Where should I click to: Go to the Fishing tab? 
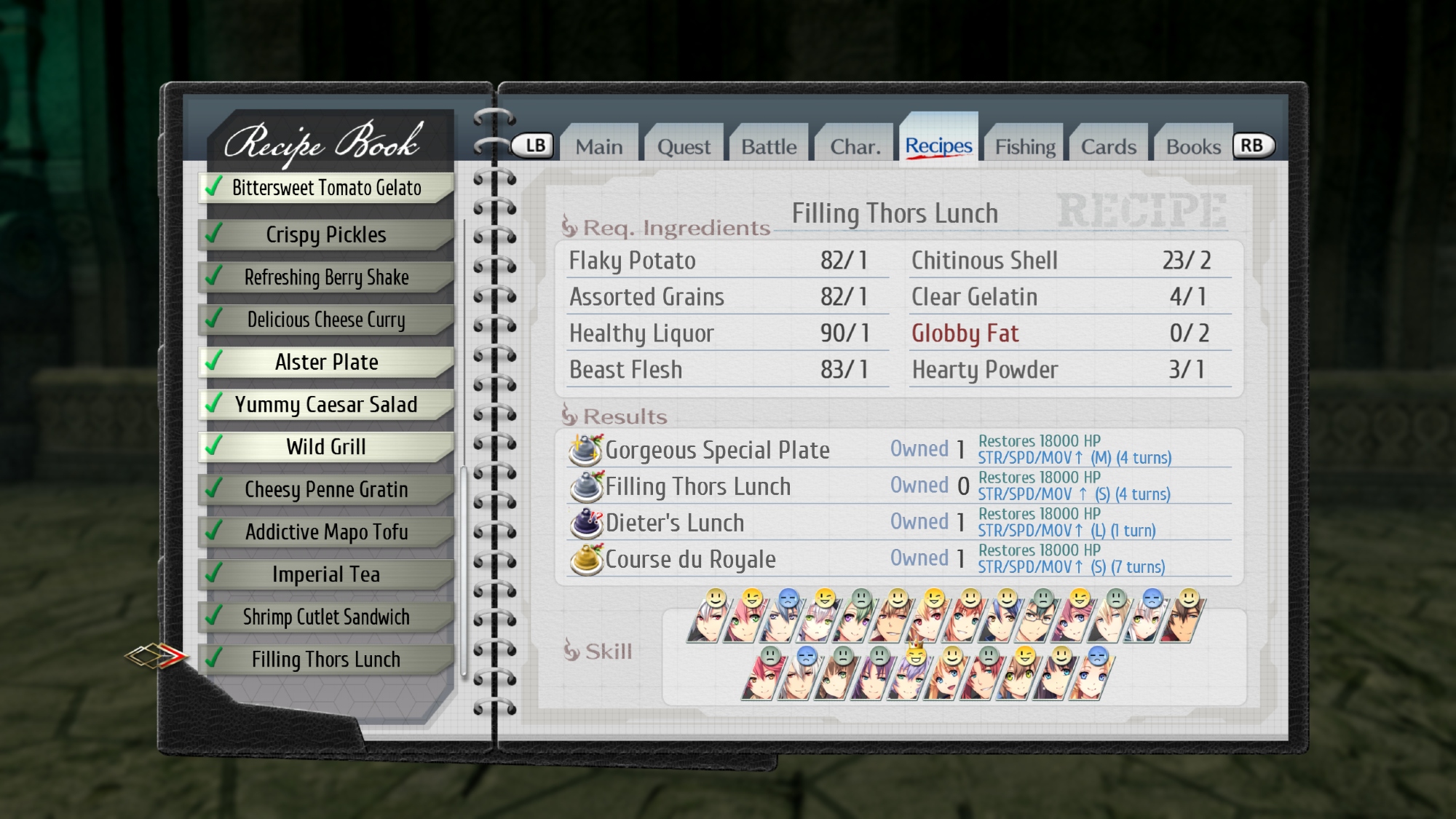[x=1025, y=146]
